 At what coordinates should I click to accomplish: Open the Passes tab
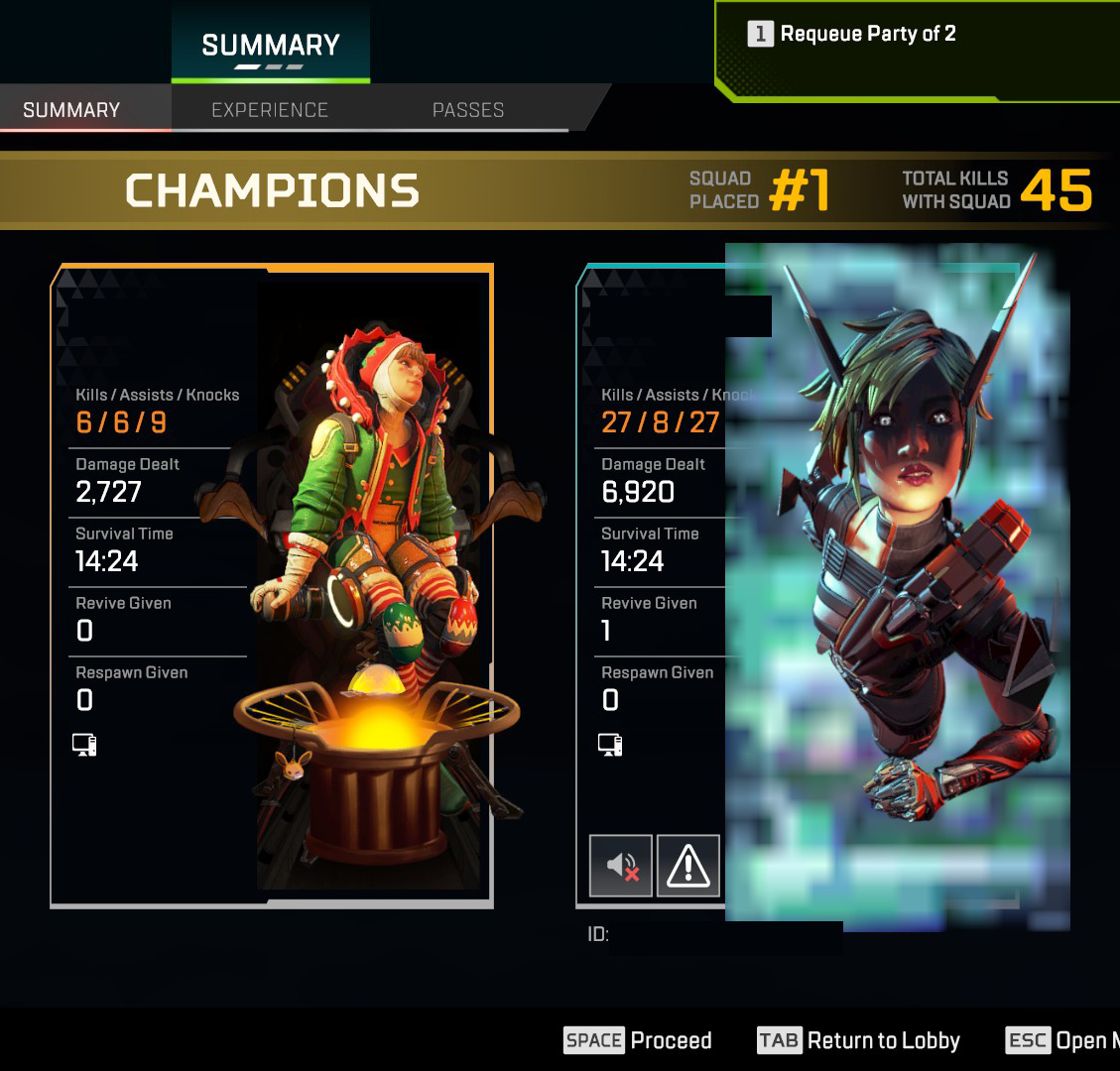point(467,110)
